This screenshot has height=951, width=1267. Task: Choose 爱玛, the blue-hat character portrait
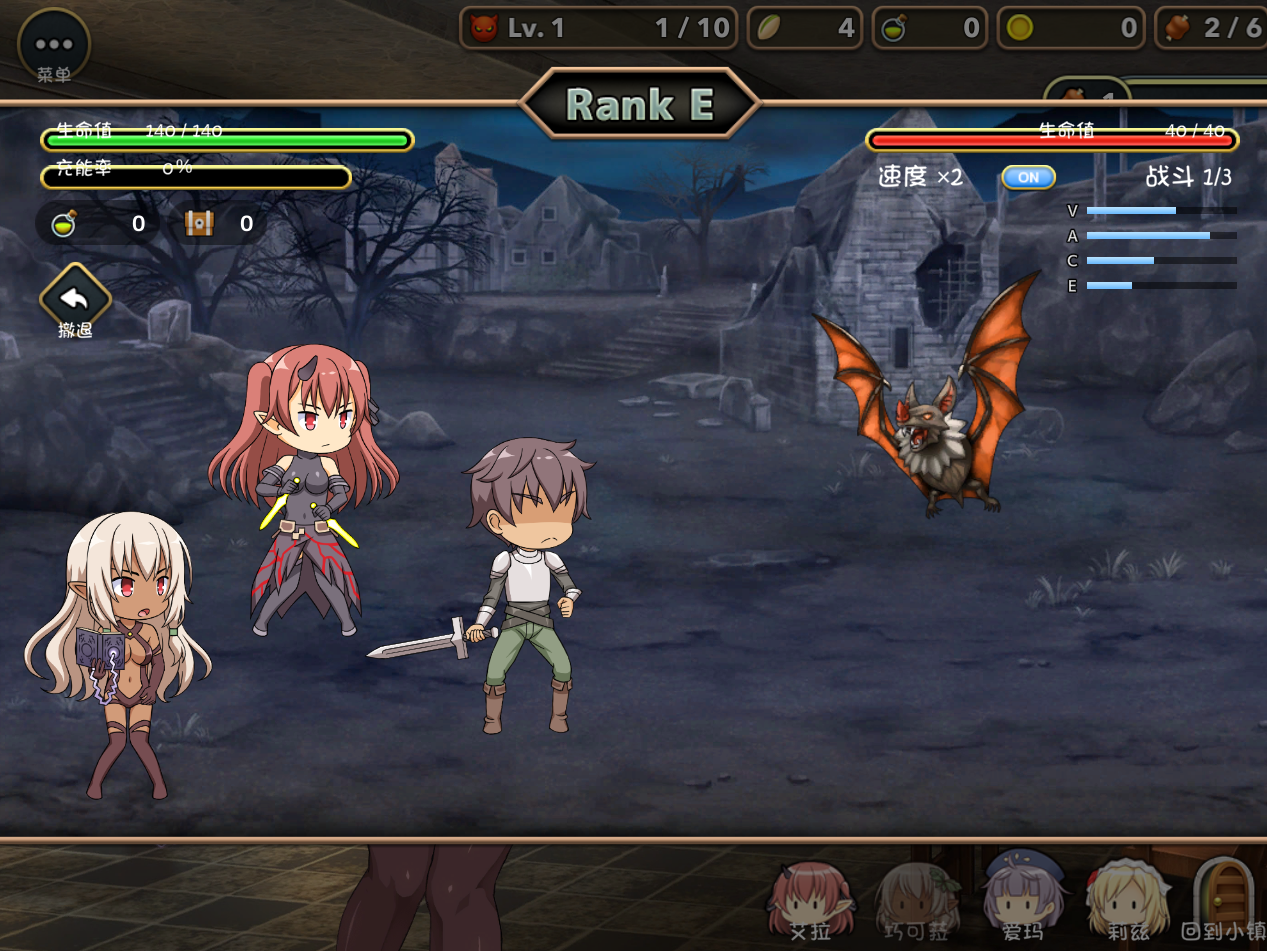(x=1023, y=896)
